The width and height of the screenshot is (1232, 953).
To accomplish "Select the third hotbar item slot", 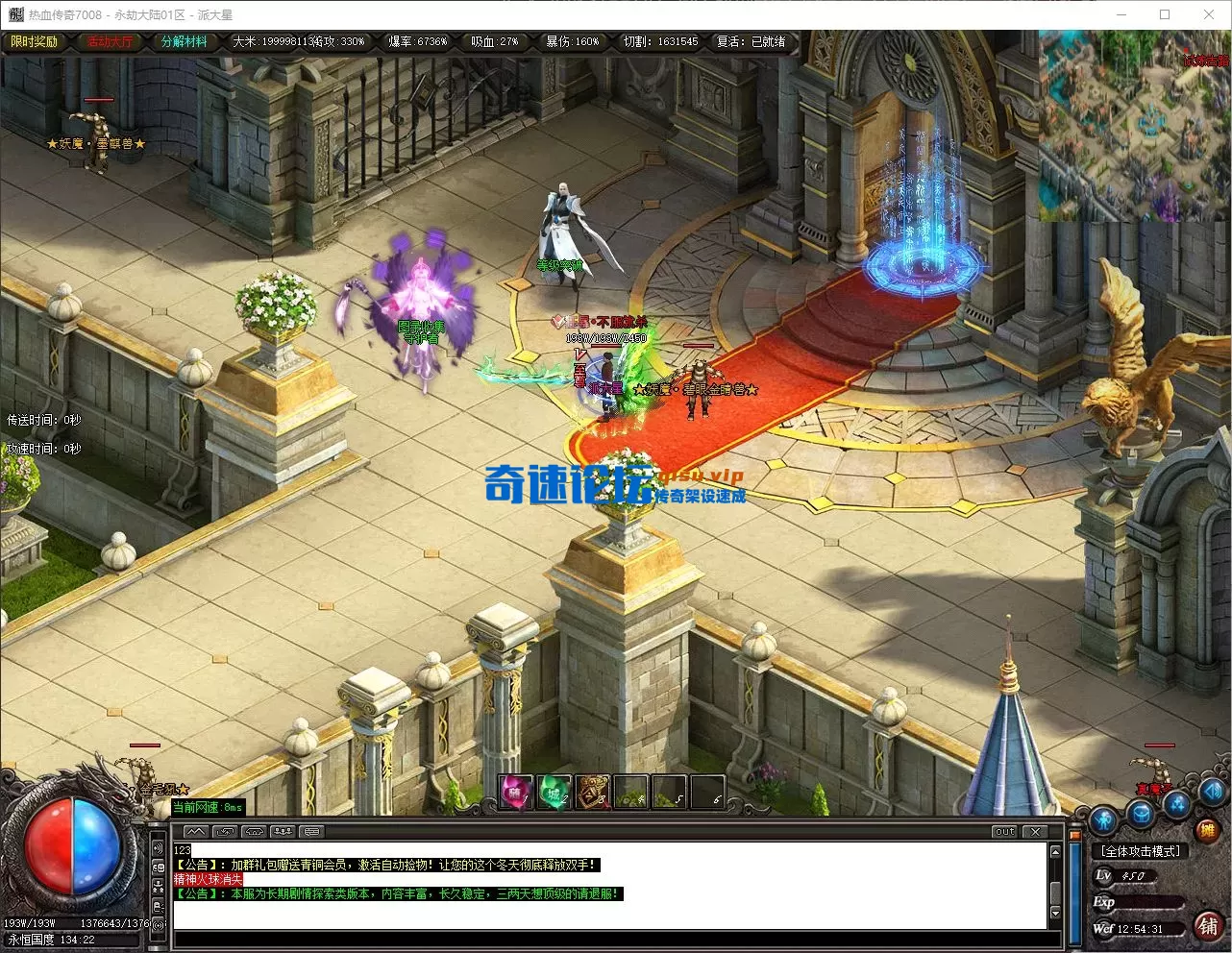I will click(x=592, y=793).
